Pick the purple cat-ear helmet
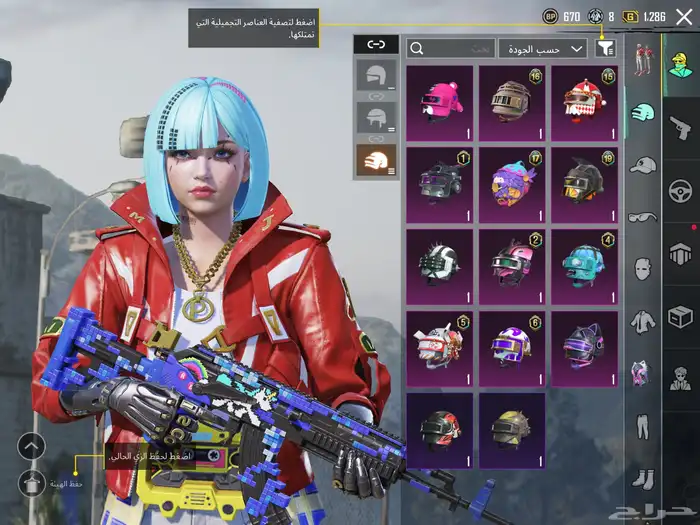The width and height of the screenshot is (700, 525). [584, 346]
